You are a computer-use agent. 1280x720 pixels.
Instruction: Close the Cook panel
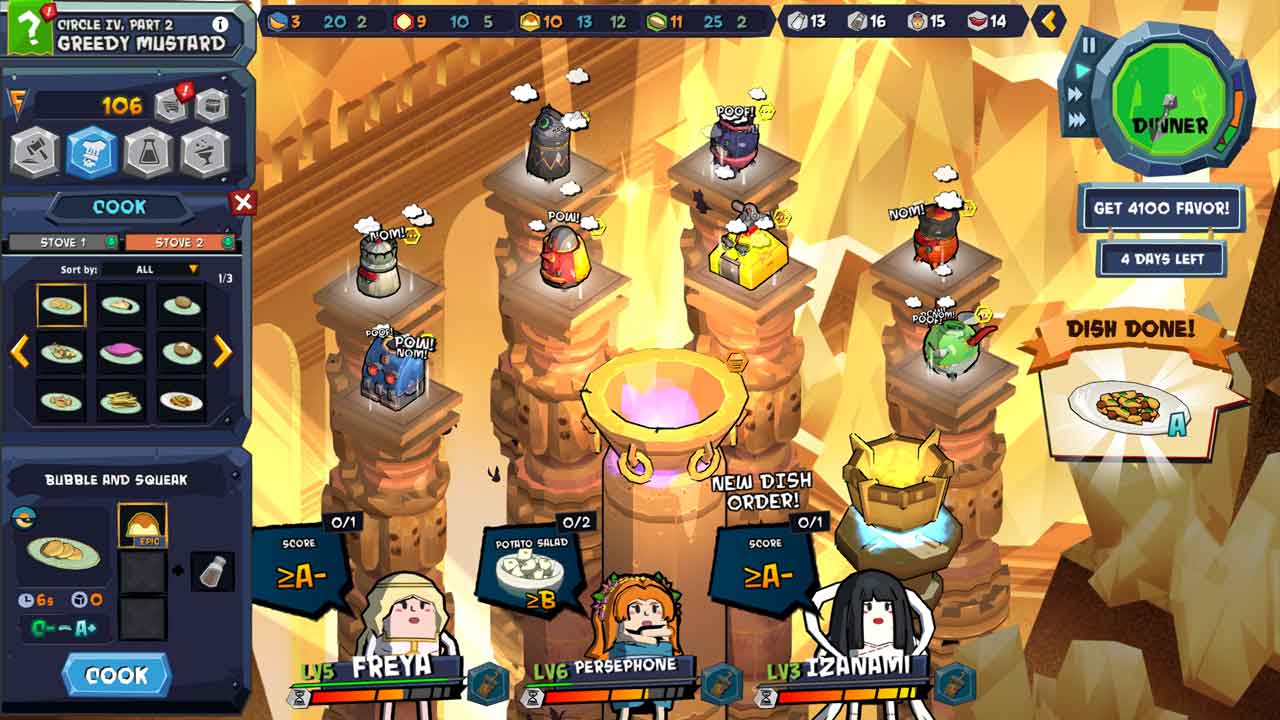pyautogui.click(x=243, y=203)
